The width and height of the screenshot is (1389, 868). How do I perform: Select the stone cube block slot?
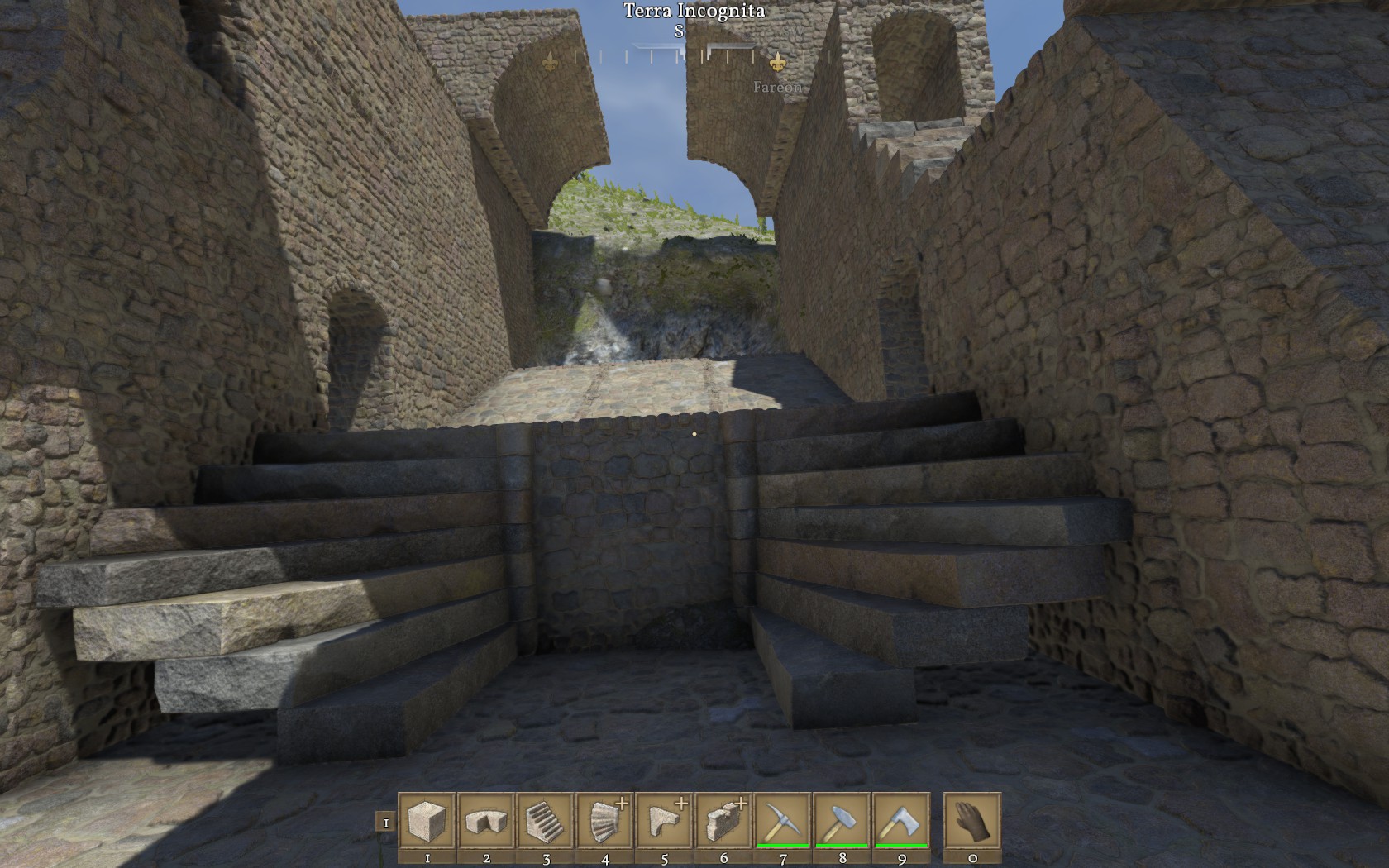click(427, 821)
